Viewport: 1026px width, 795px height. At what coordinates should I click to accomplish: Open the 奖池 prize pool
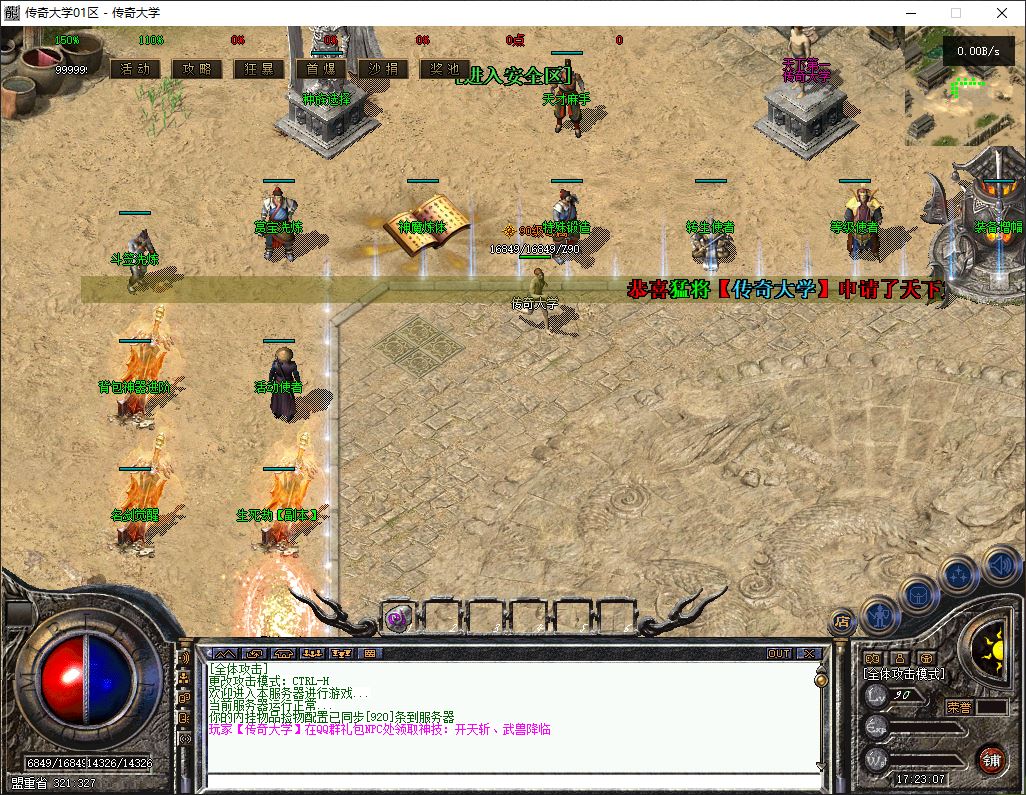pos(445,69)
